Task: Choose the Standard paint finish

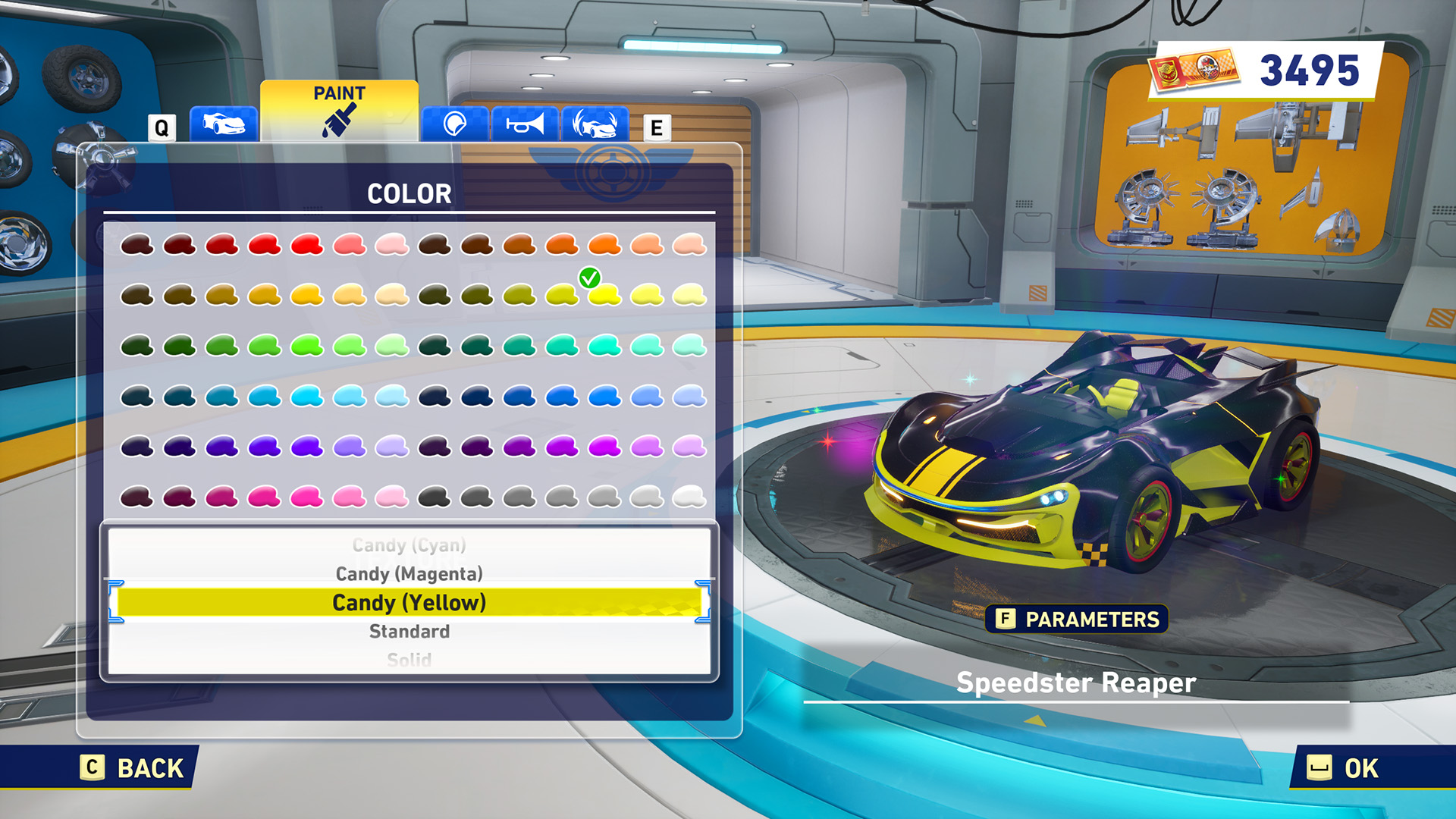Action: point(409,631)
